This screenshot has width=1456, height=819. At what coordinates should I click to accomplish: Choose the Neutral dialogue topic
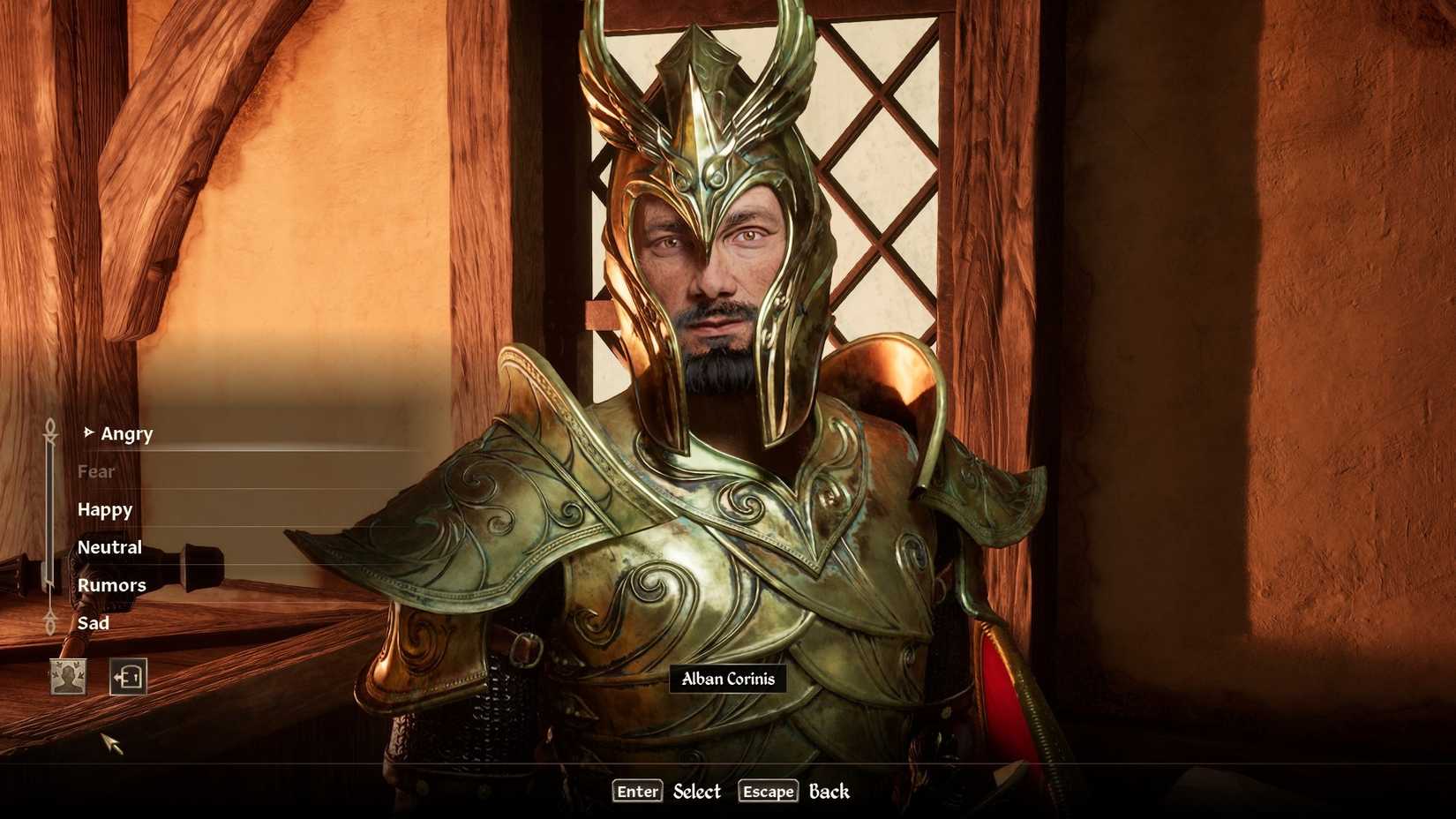point(109,546)
